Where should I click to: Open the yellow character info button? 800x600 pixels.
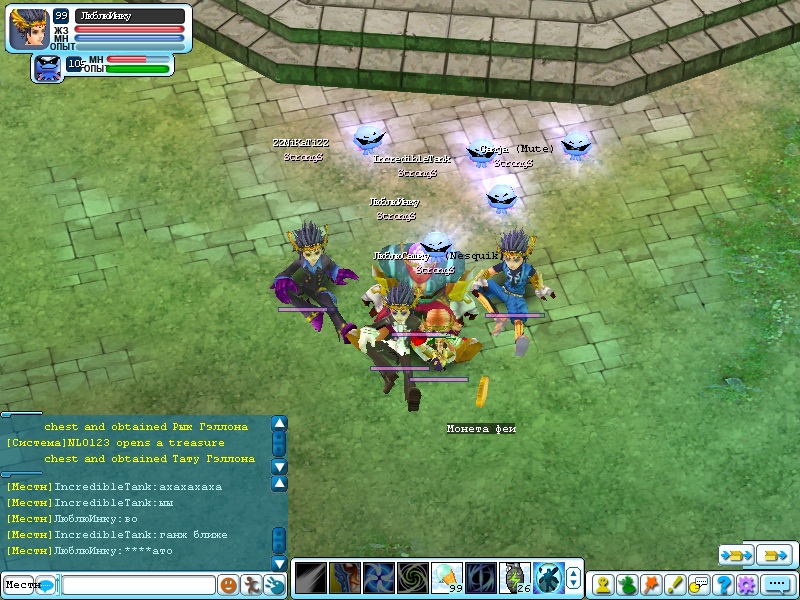pyautogui.click(x=603, y=584)
